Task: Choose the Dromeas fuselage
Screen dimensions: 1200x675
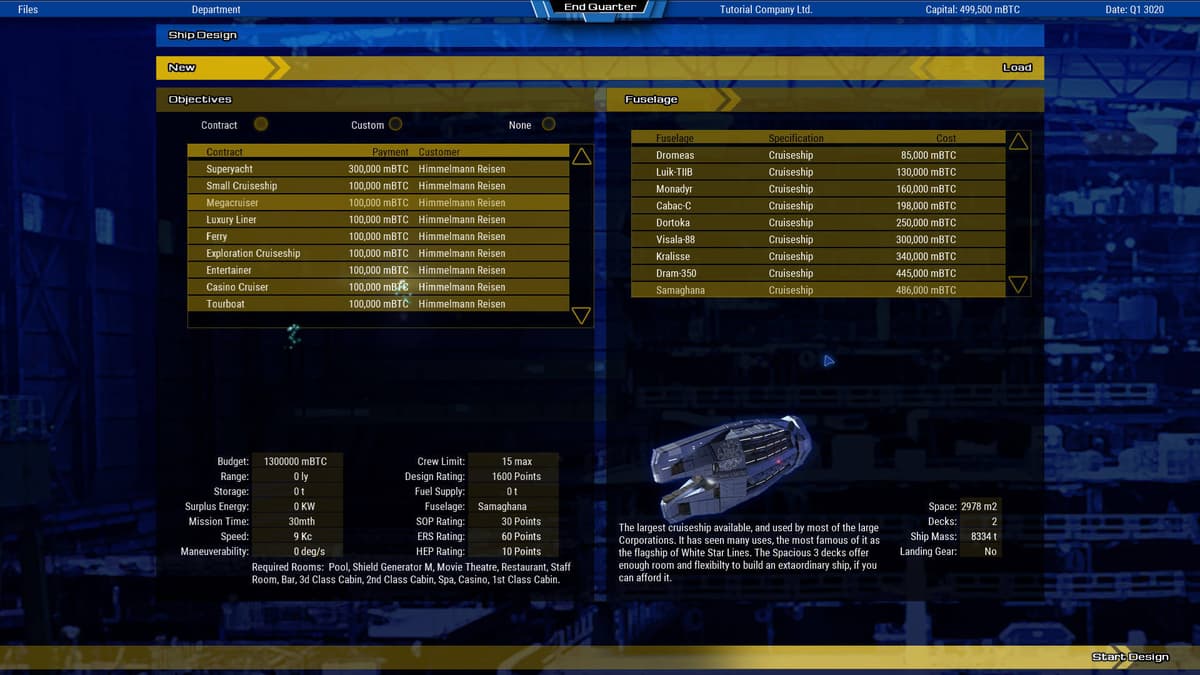Action: (818, 155)
